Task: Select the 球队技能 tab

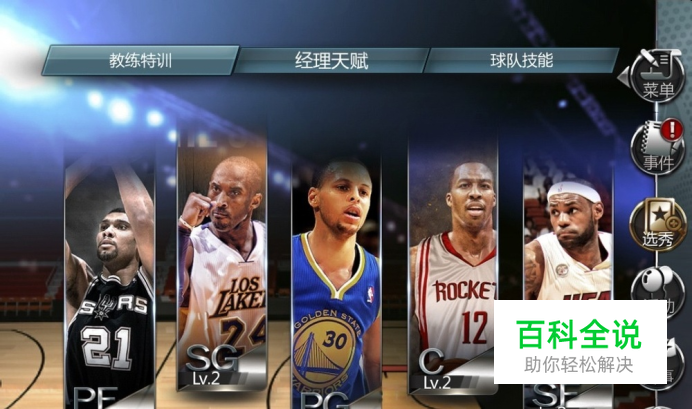Action: click(521, 60)
